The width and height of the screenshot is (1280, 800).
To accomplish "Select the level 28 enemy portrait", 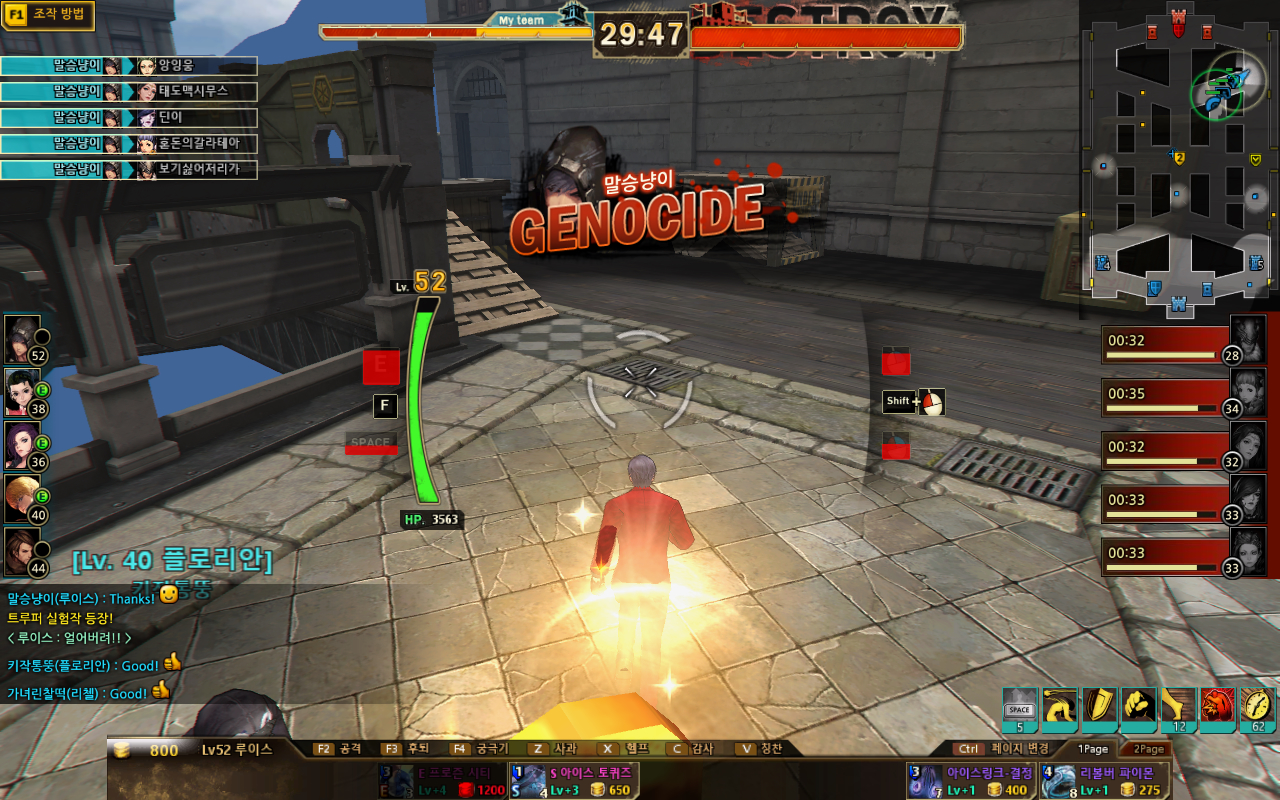I will pos(1247,339).
